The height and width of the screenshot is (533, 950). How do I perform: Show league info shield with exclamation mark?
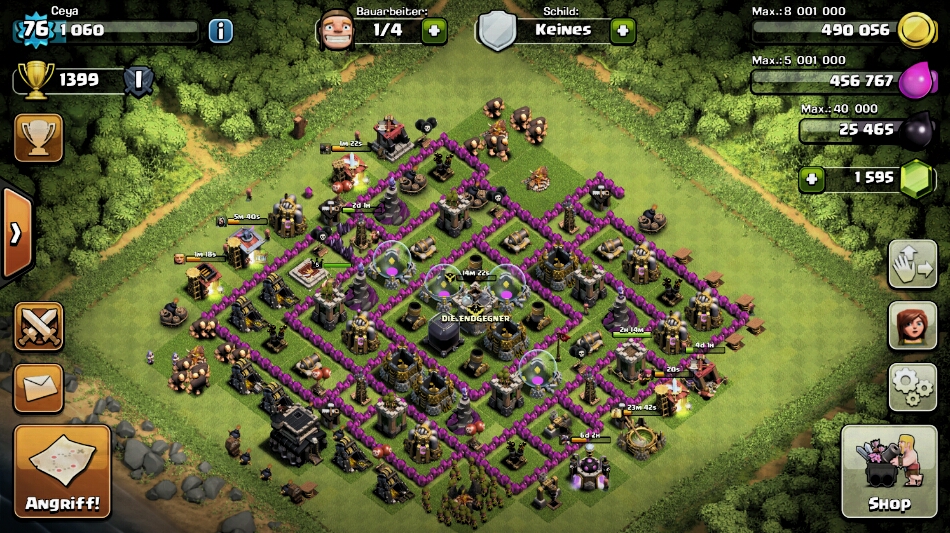(139, 80)
